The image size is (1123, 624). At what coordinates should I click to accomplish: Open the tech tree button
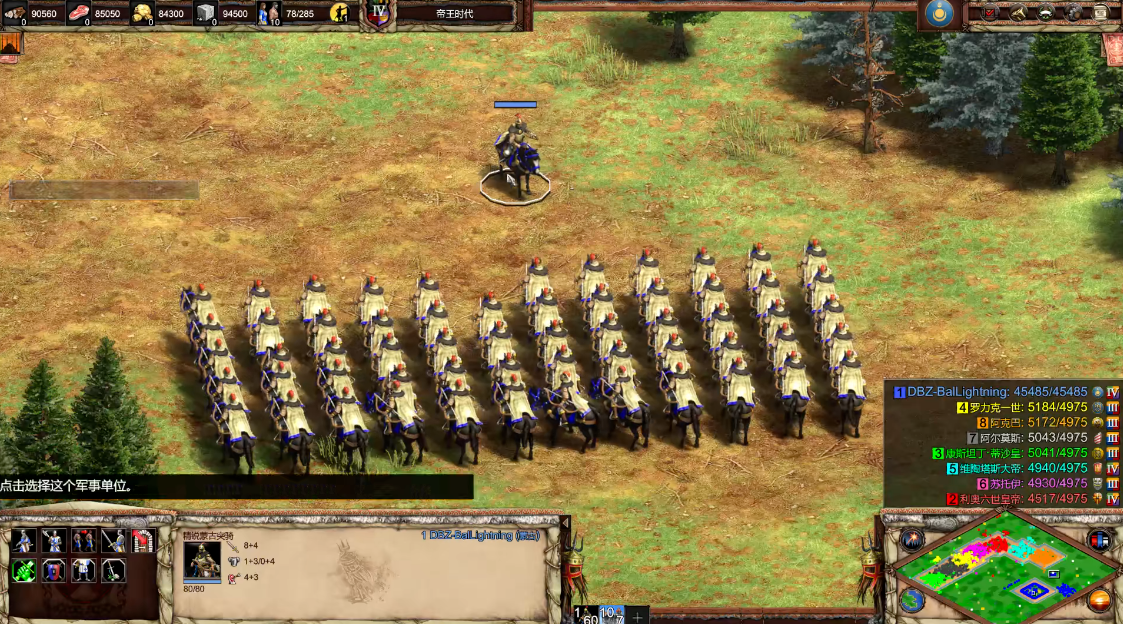(1018, 12)
